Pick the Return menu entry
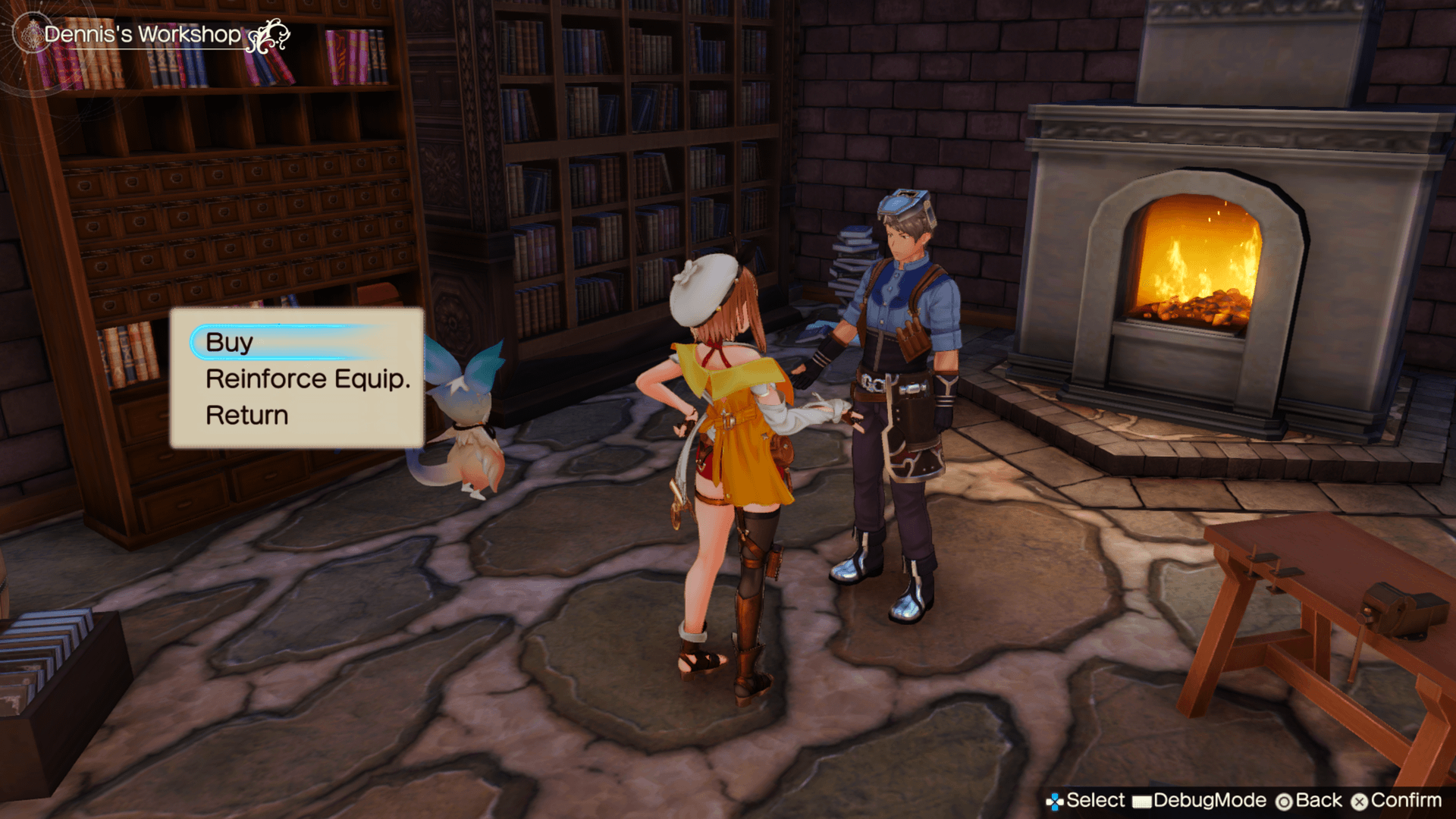 pyautogui.click(x=247, y=416)
